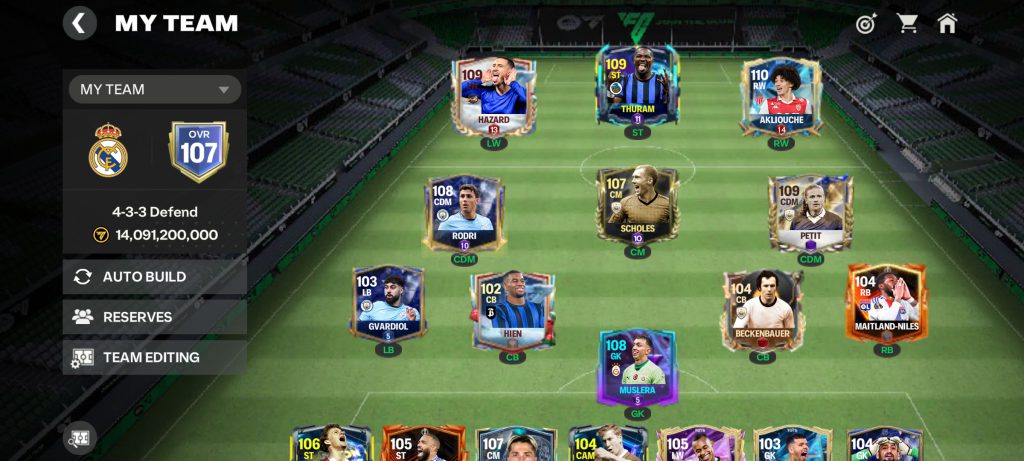Start AUTO BUILD for the squad
The image size is (1024, 461).
coord(155,277)
